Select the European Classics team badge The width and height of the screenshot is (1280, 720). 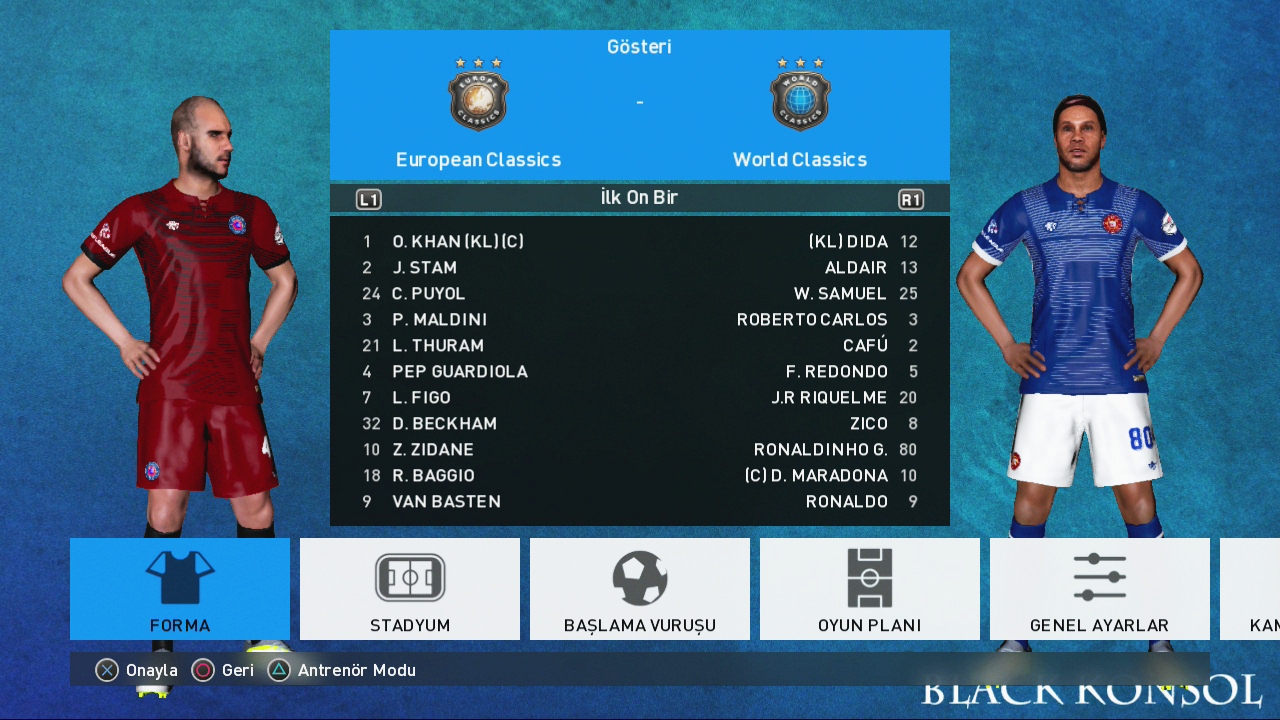coord(478,95)
